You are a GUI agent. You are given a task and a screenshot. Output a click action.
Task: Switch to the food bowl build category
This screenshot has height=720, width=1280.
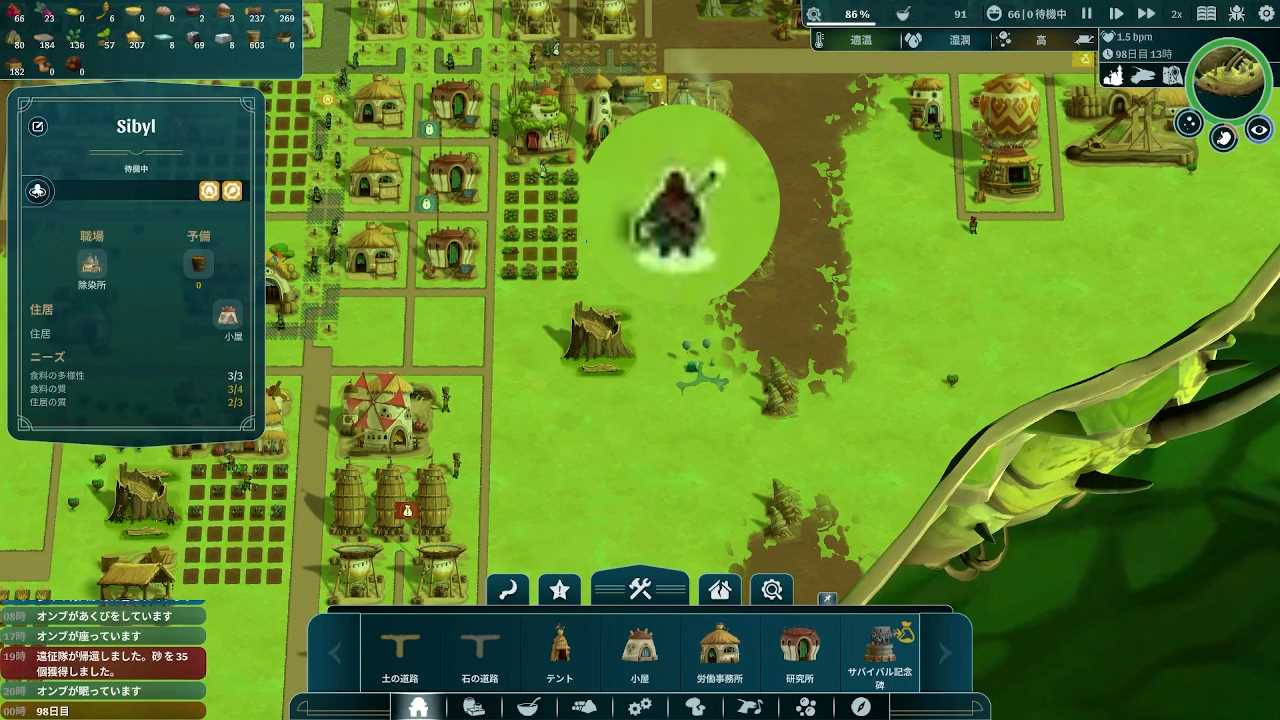click(x=528, y=707)
